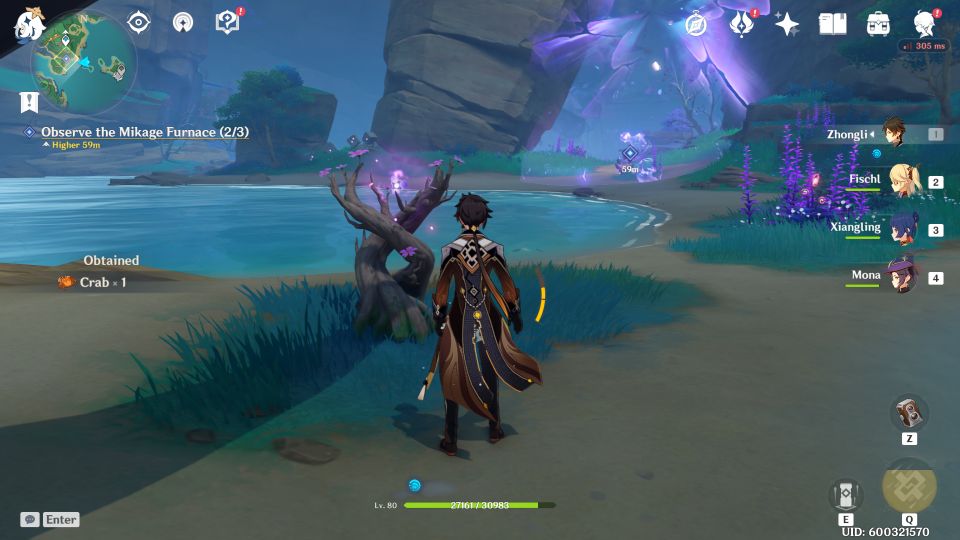Open the character screen head icon
The width and height of the screenshot is (960, 540).
tap(925, 24)
